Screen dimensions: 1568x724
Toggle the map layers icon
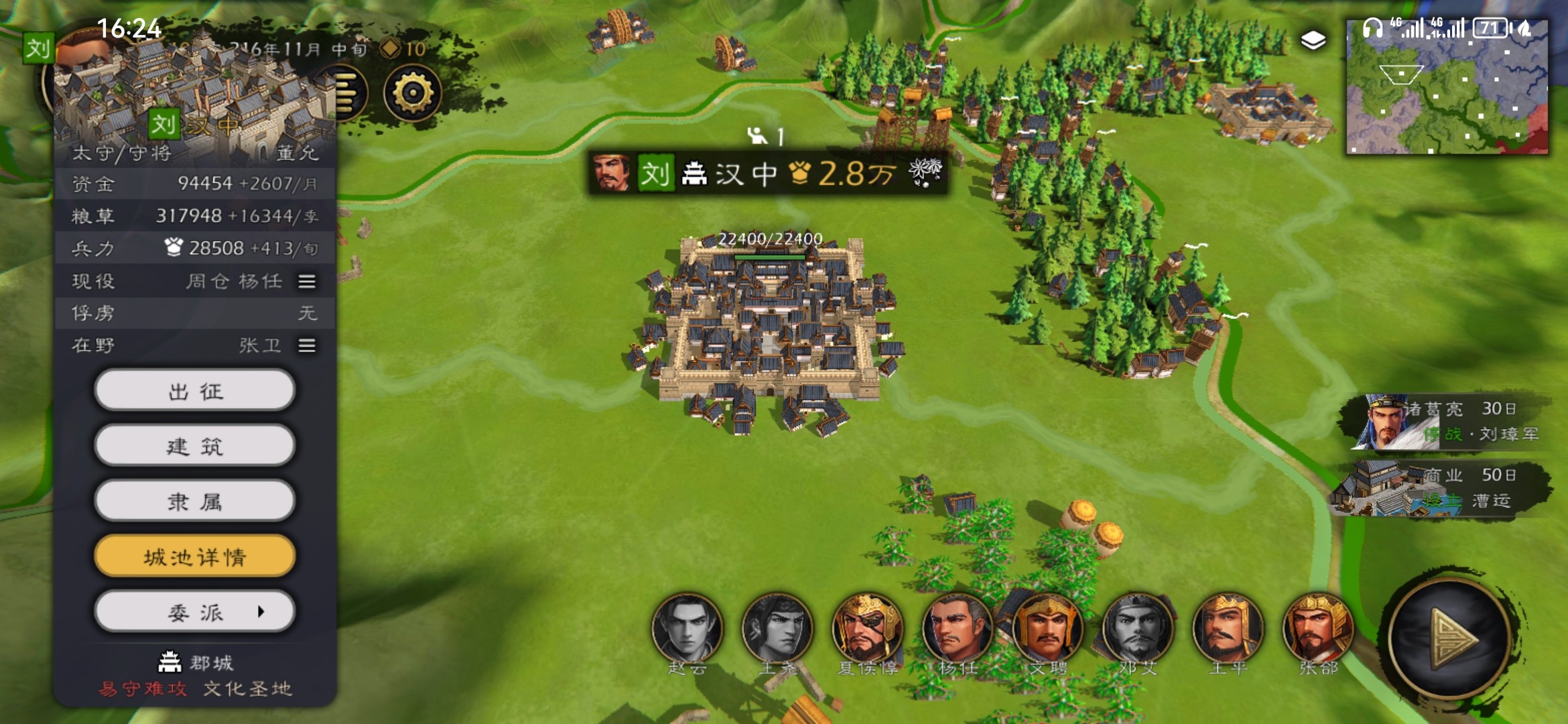coord(1313,40)
